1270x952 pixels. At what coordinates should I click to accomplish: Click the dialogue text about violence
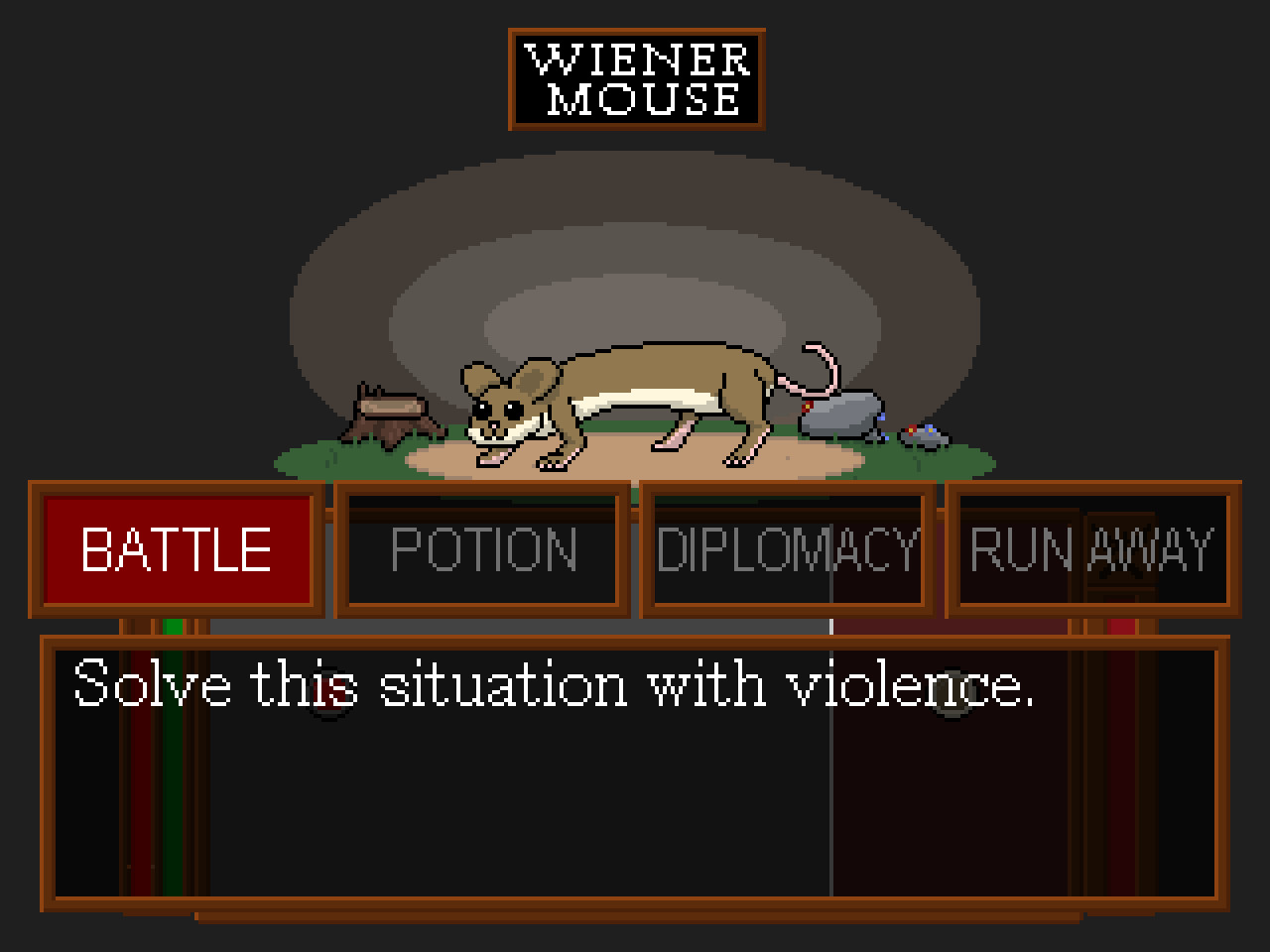556,682
